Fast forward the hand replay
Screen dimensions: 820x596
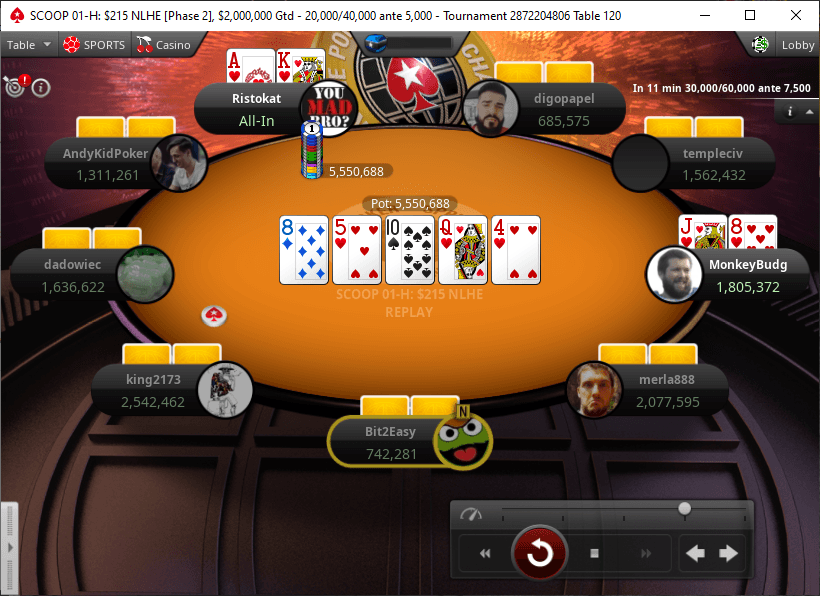tap(646, 553)
